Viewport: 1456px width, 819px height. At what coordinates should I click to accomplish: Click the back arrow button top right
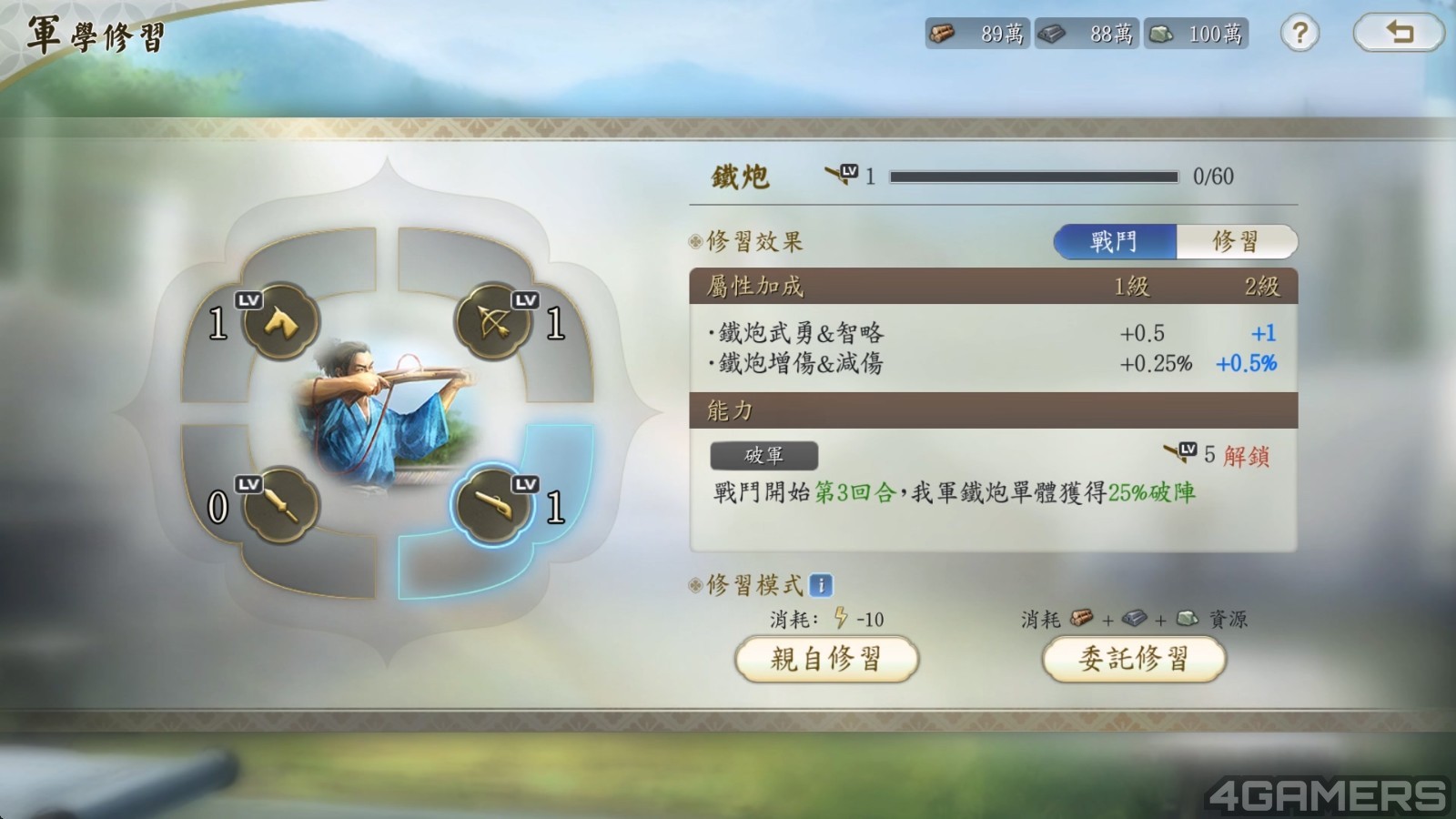tap(1398, 33)
